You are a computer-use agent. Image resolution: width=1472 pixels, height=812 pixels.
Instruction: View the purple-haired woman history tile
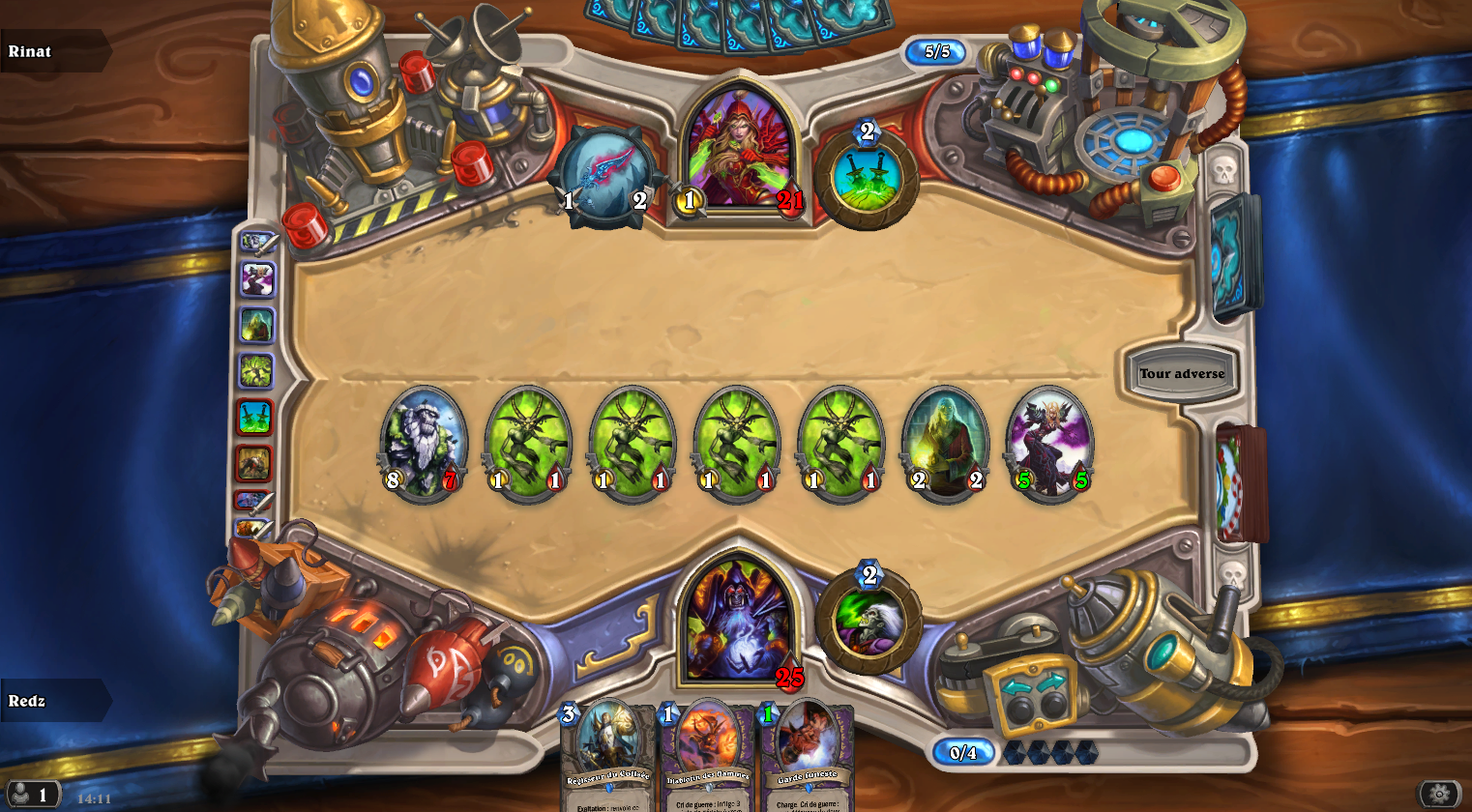pos(257,279)
